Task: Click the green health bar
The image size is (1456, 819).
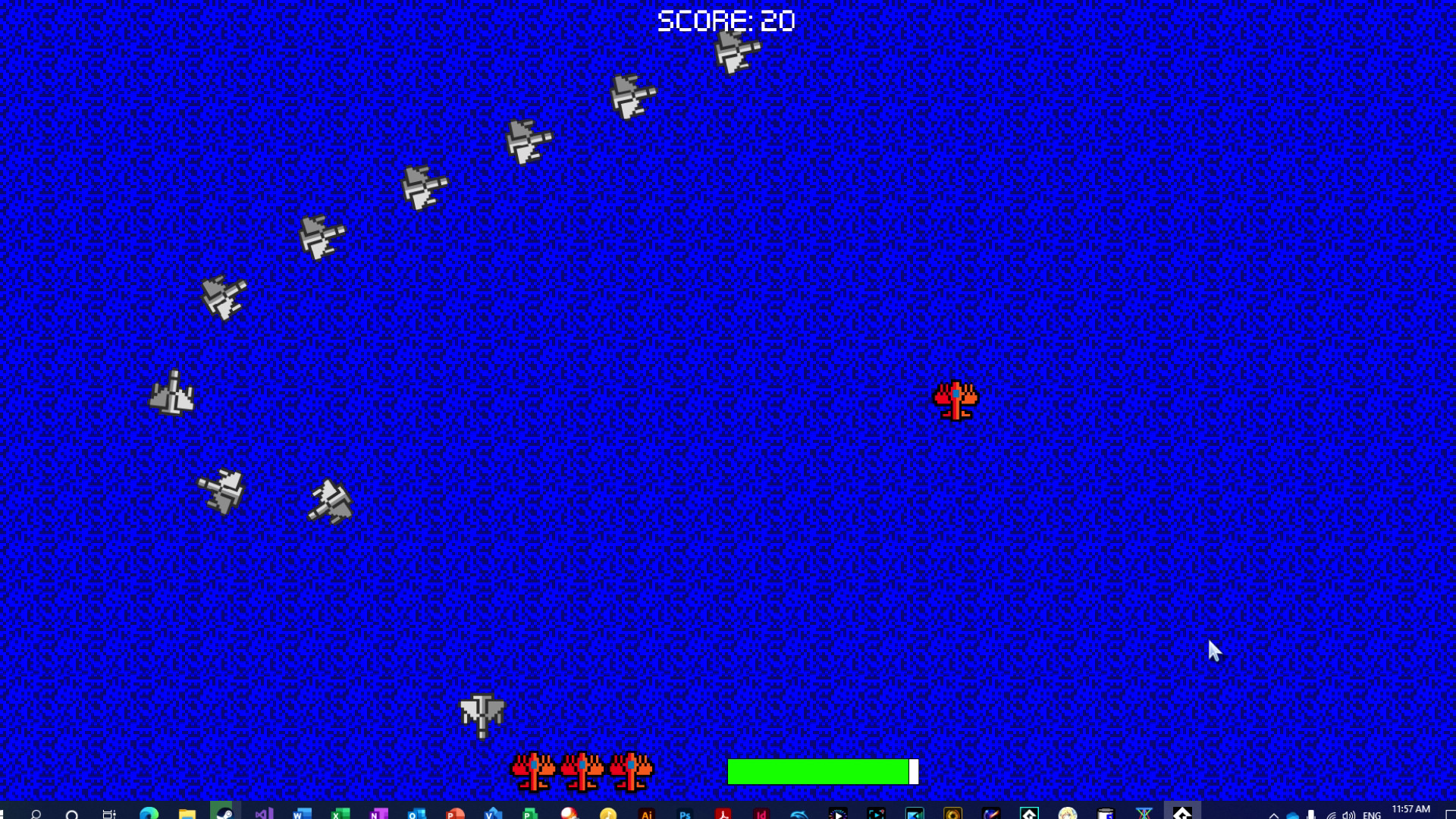Action: pyautogui.click(x=819, y=771)
